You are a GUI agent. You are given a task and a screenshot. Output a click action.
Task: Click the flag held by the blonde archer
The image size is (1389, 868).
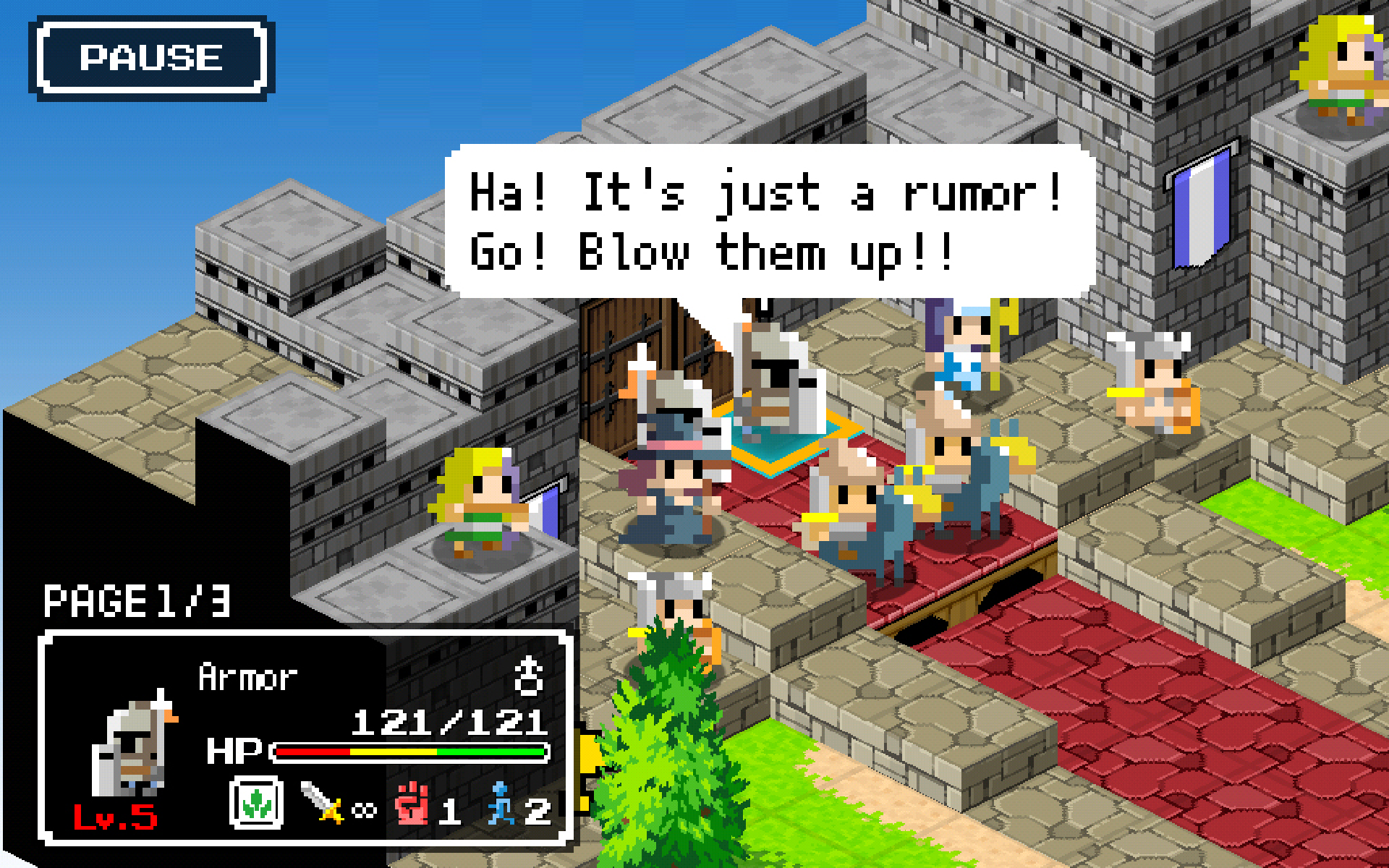[x=548, y=510]
